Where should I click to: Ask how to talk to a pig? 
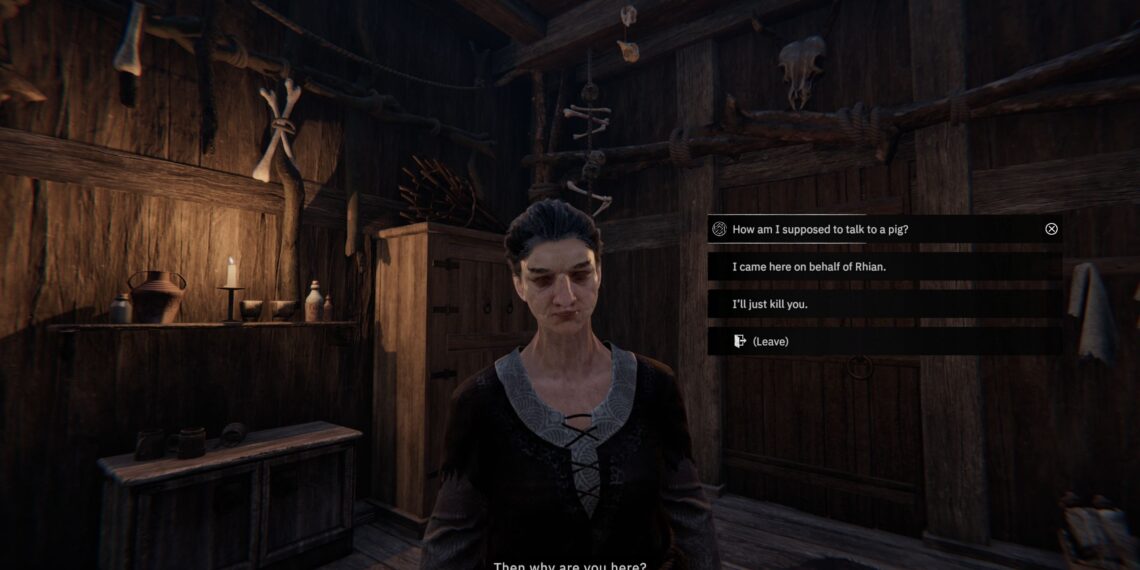point(820,229)
